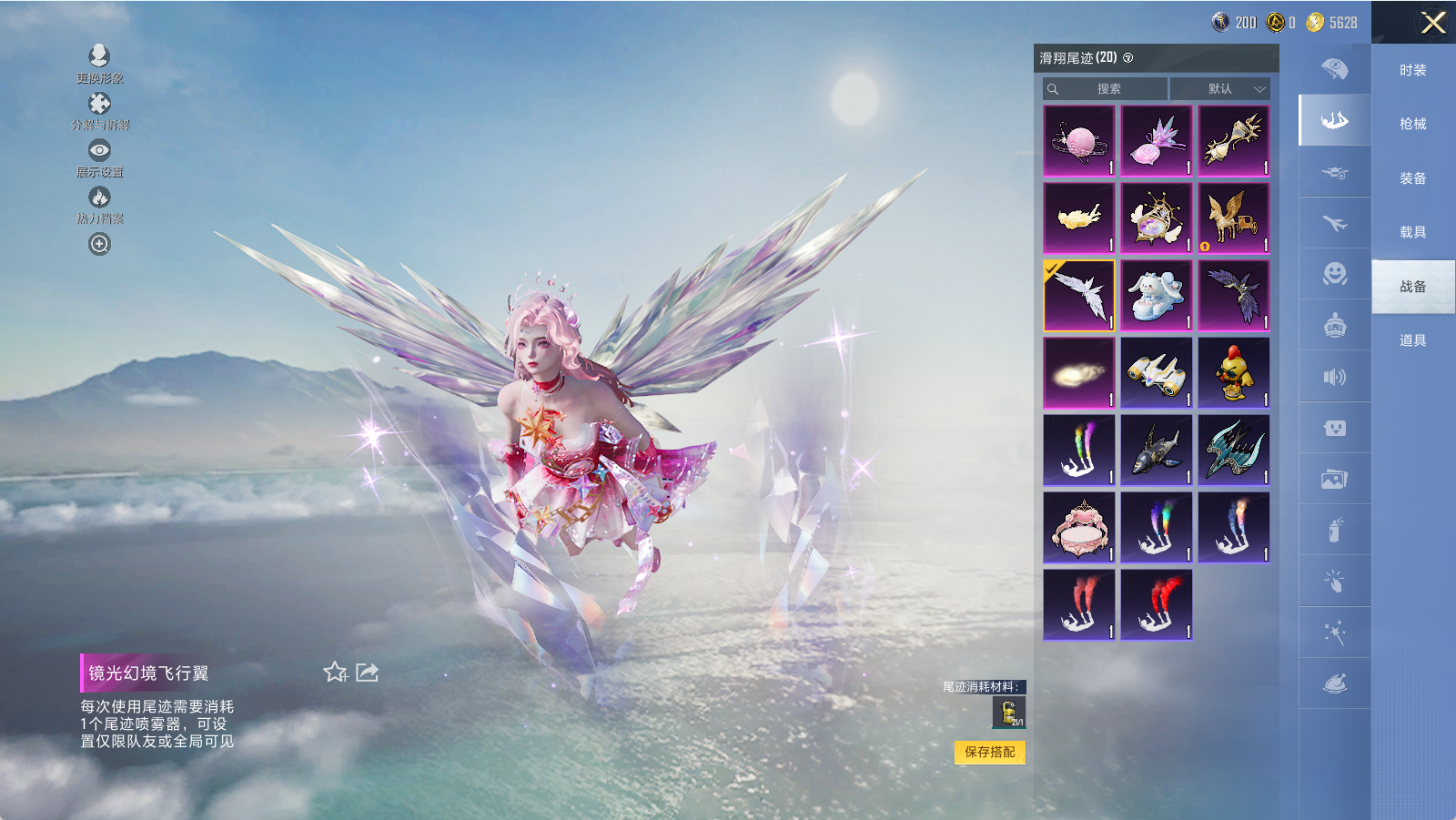Open 展示设置 display settings
The width and height of the screenshot is (1456, 820).
point(99,150)
